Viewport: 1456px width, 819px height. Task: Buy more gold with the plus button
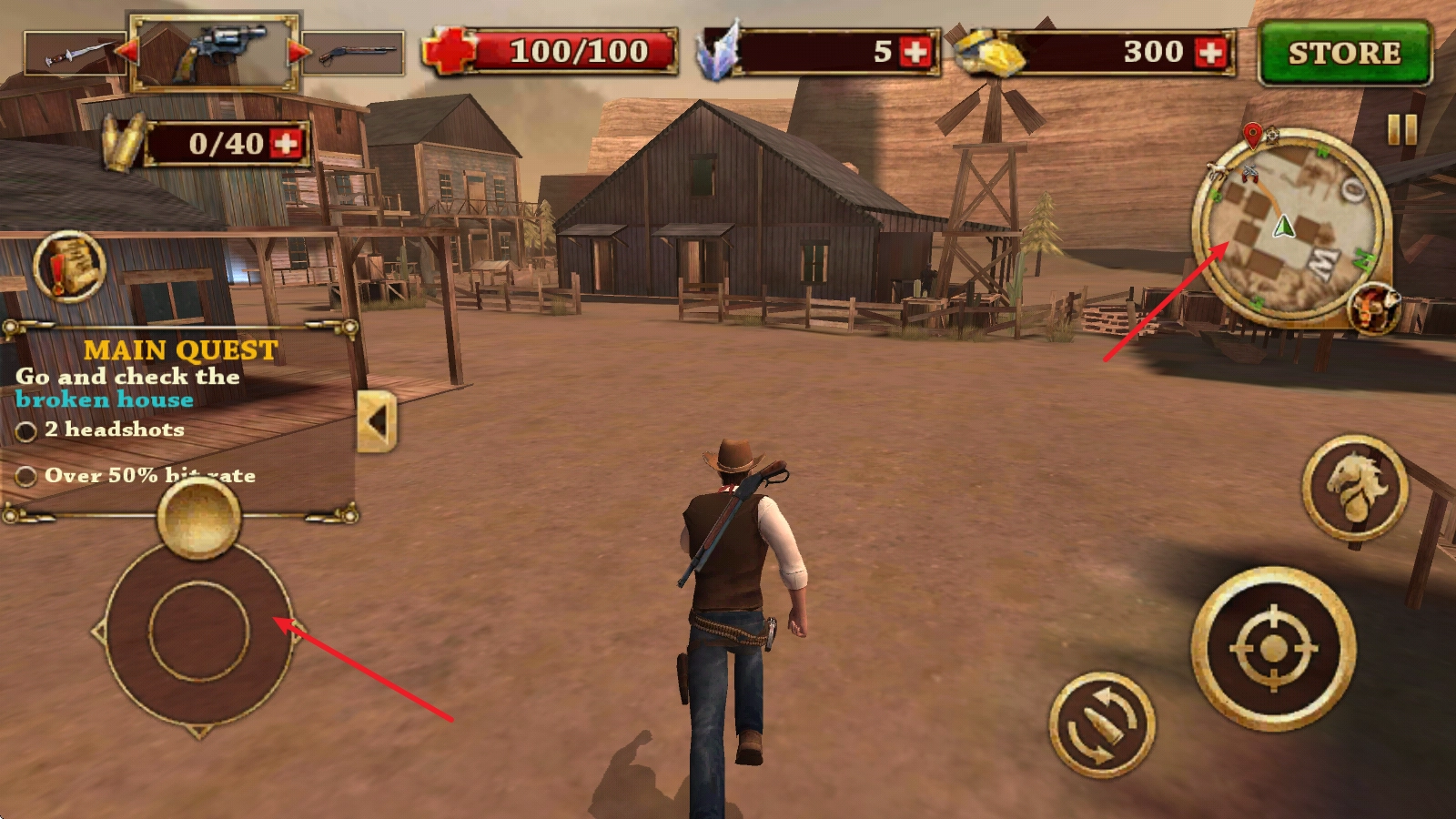point(1211,52)
